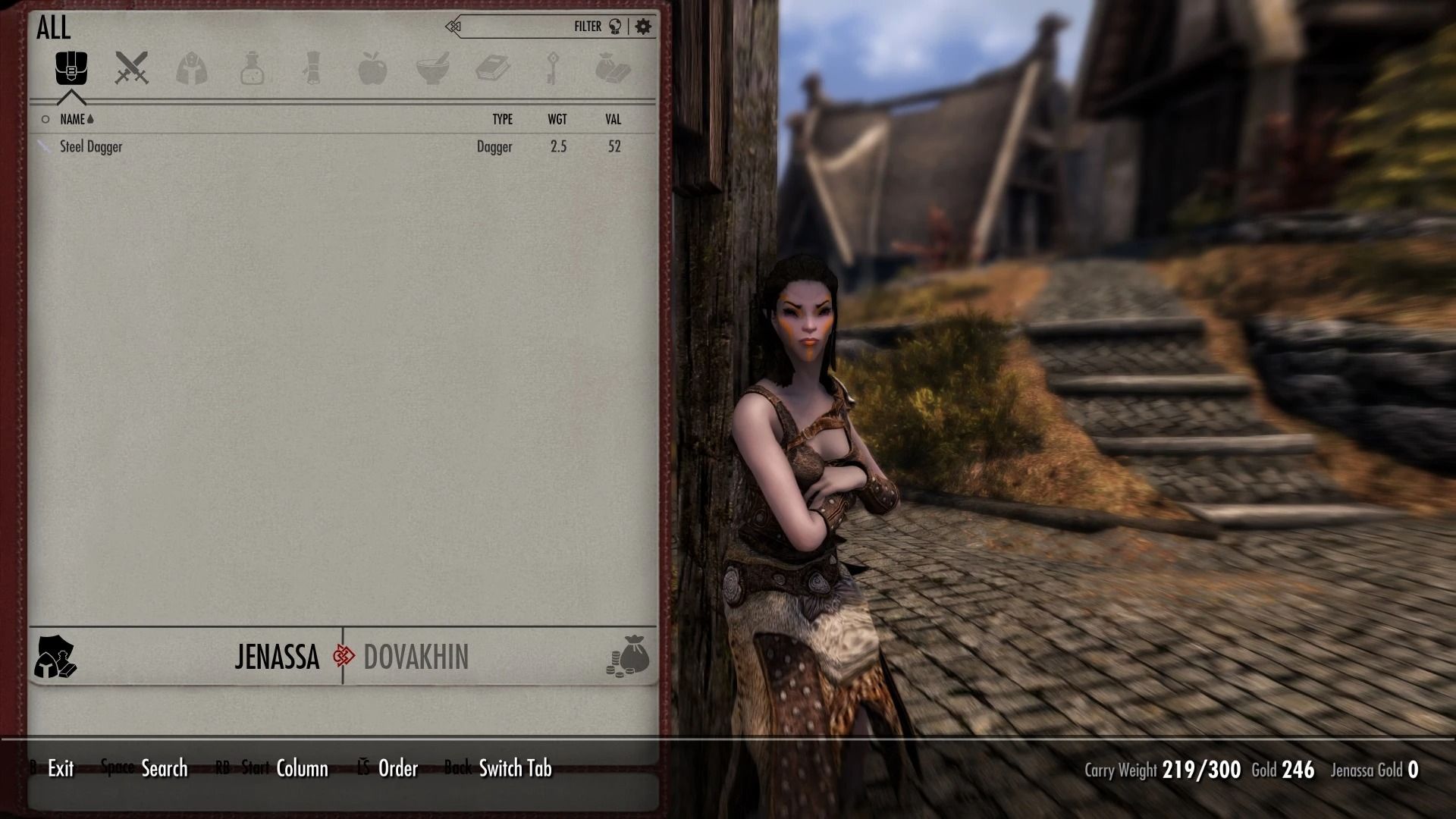Open the Potions flask category
The width and height of the screenshot is (1456, 819).
251,68
